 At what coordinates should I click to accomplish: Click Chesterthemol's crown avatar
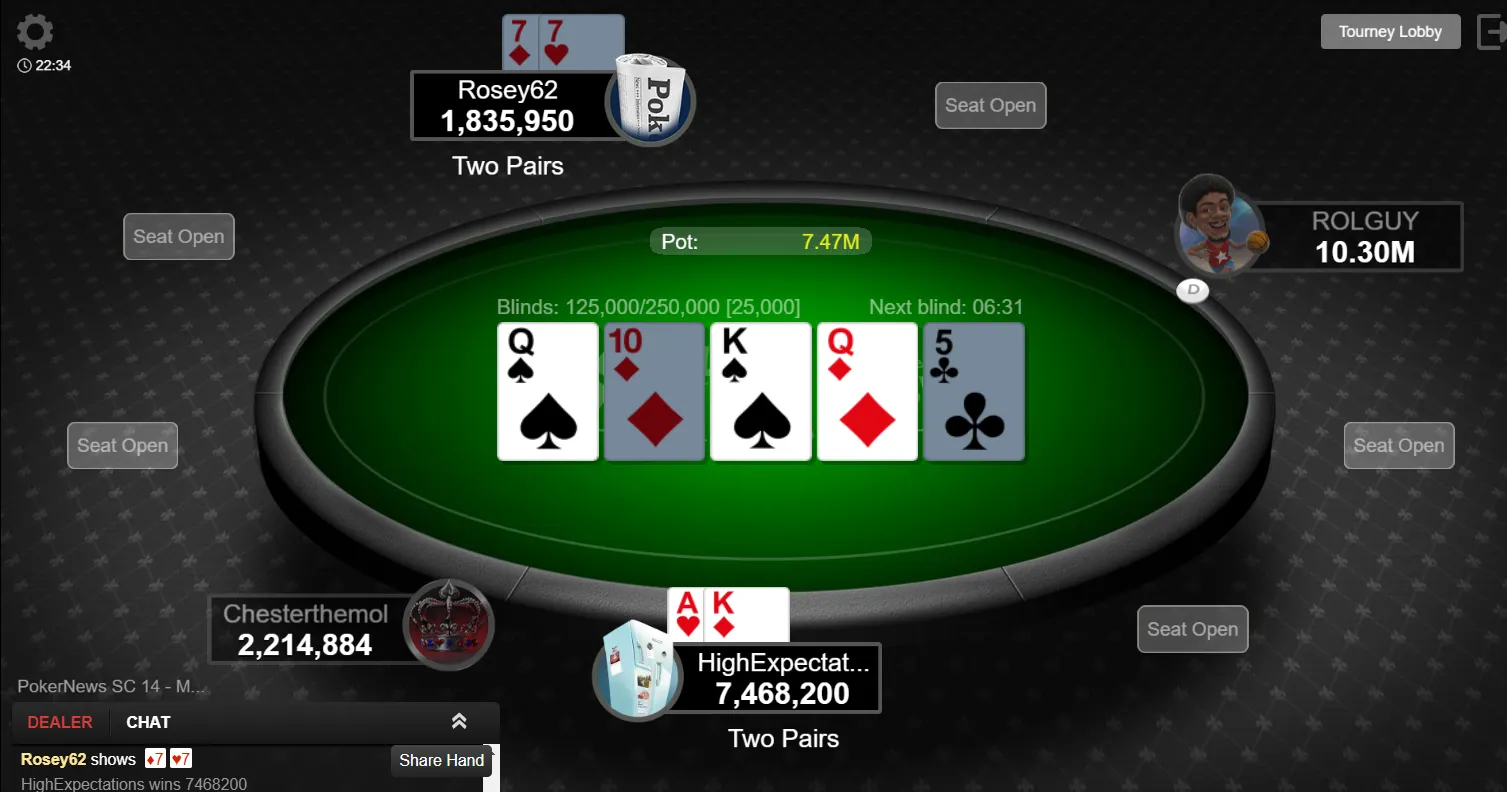point(448,625)
